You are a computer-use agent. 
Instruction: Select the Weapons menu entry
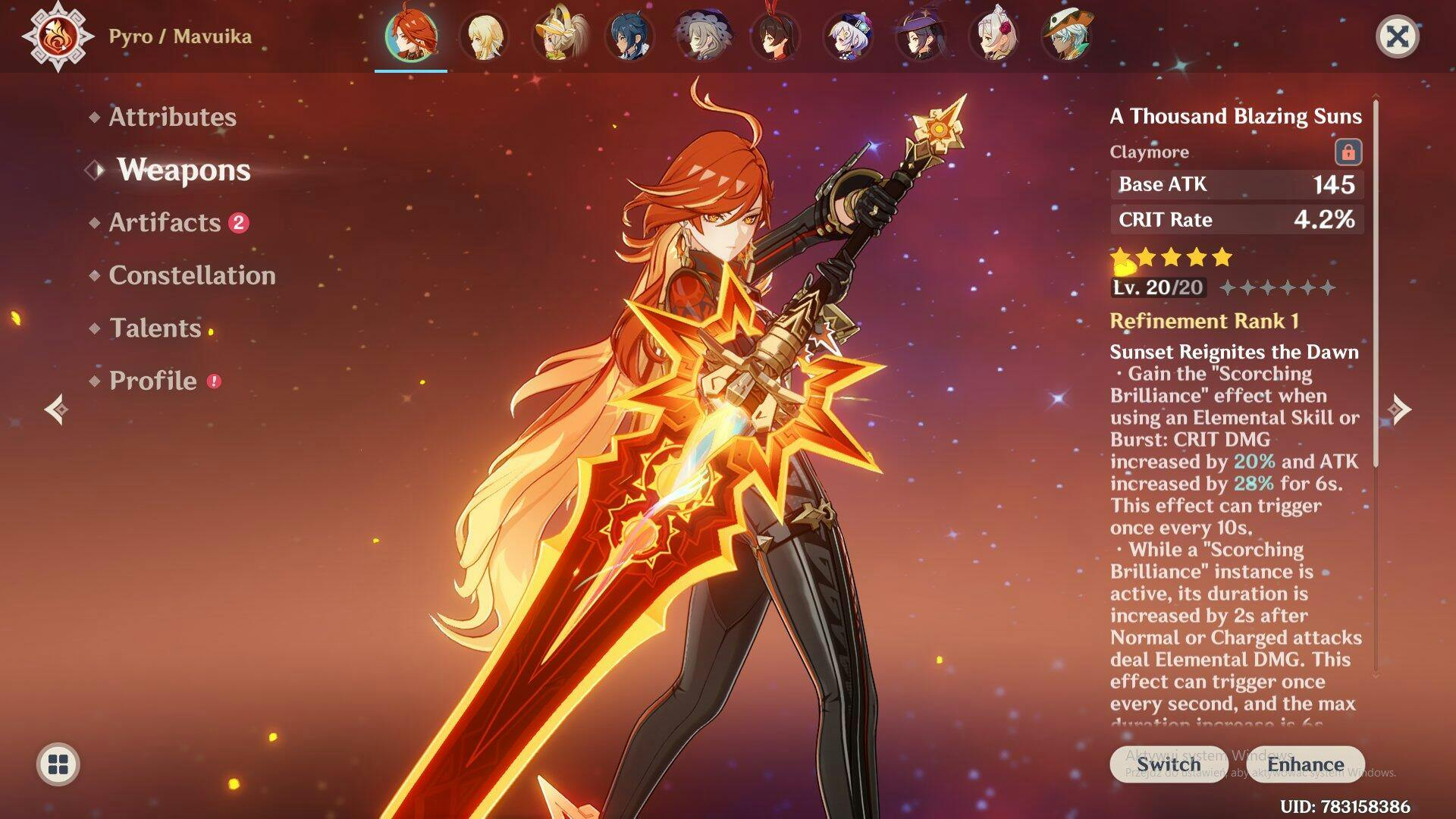tap(184, 170)
